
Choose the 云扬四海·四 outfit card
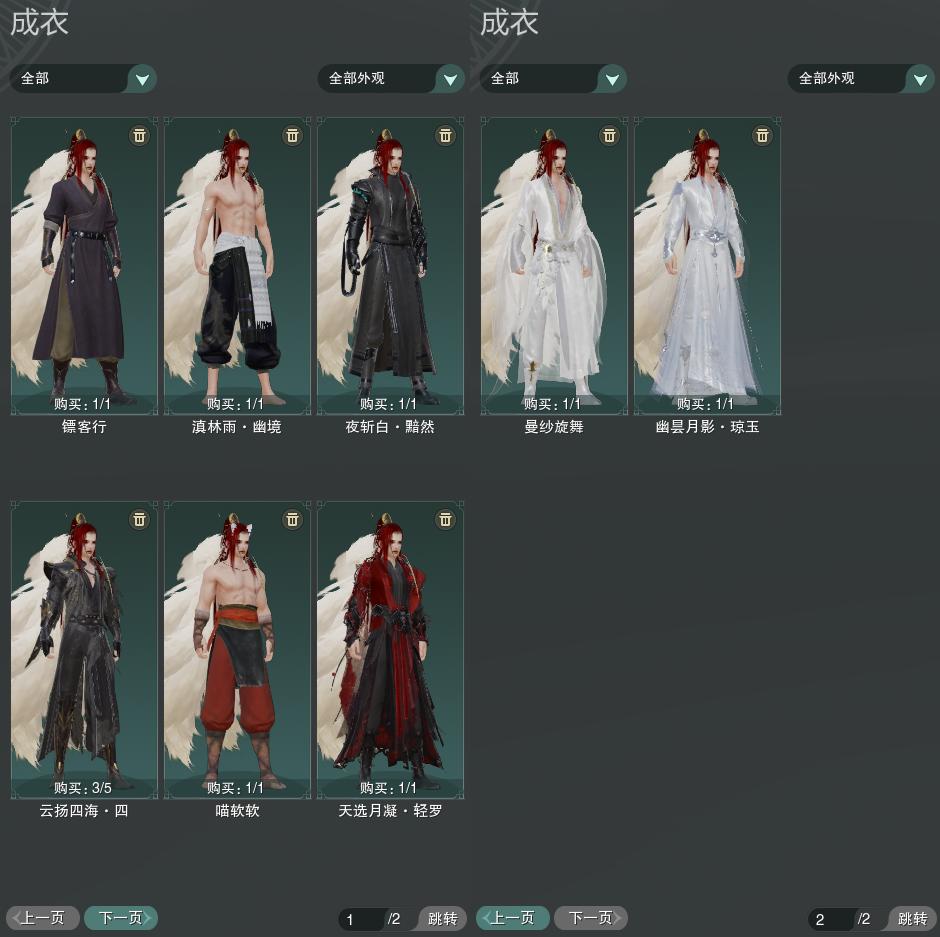[x=84, y=649]
